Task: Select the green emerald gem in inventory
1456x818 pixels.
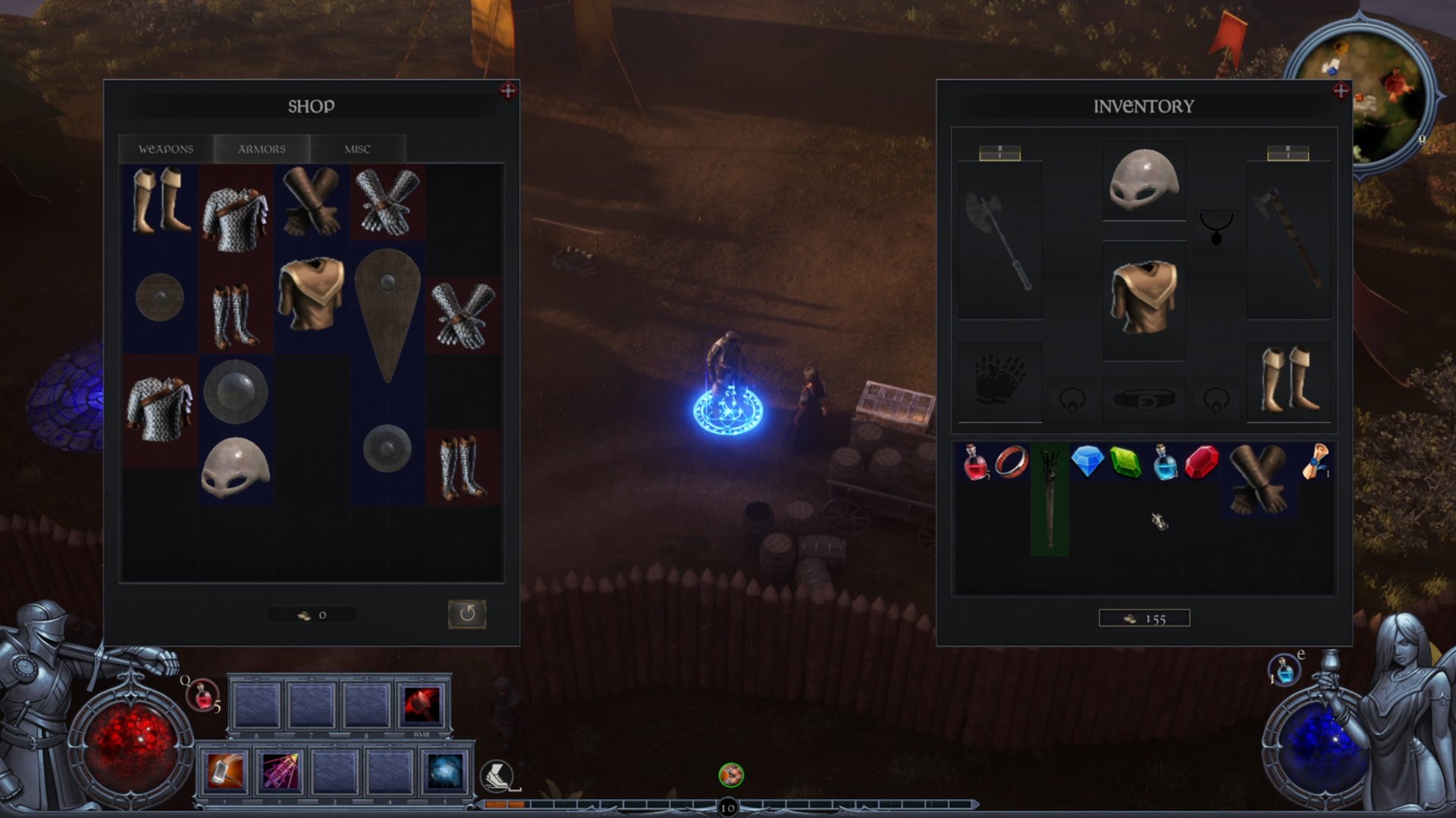Action: 1125,462
